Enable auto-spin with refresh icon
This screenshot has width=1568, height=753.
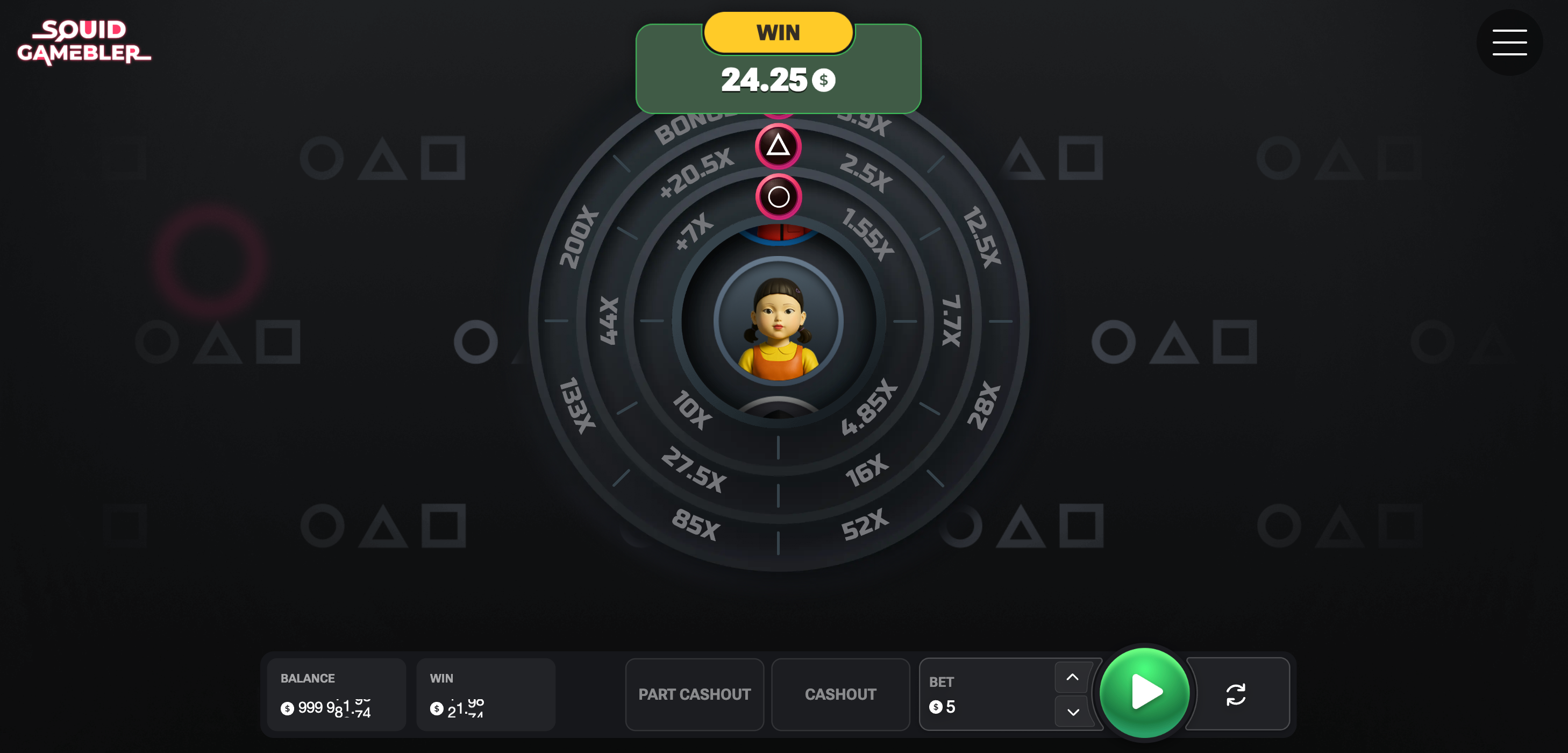pos(1237,694)
